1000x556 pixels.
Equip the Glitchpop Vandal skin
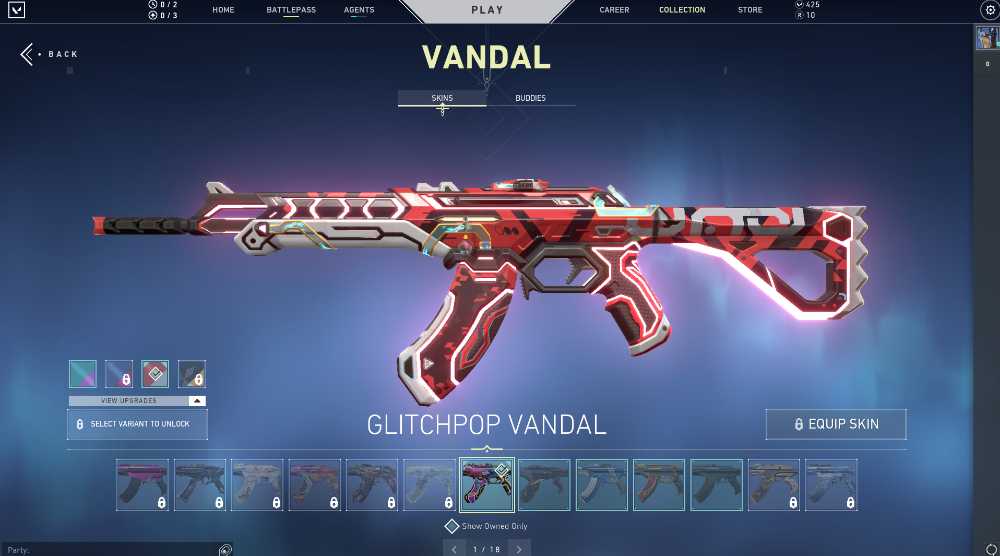(836, 424)
